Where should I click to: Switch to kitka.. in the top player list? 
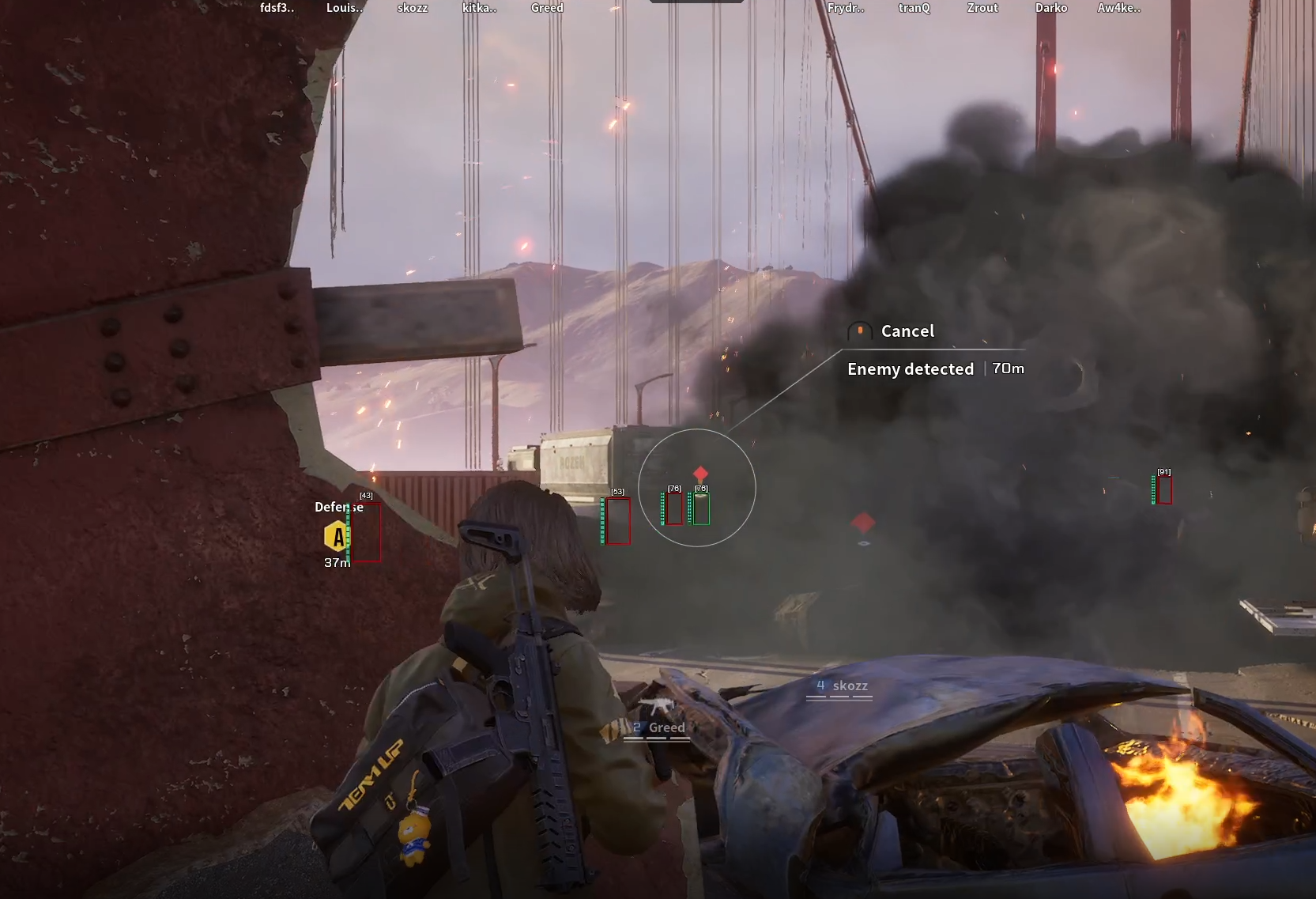pyautogui.click(x=479, y=8)
